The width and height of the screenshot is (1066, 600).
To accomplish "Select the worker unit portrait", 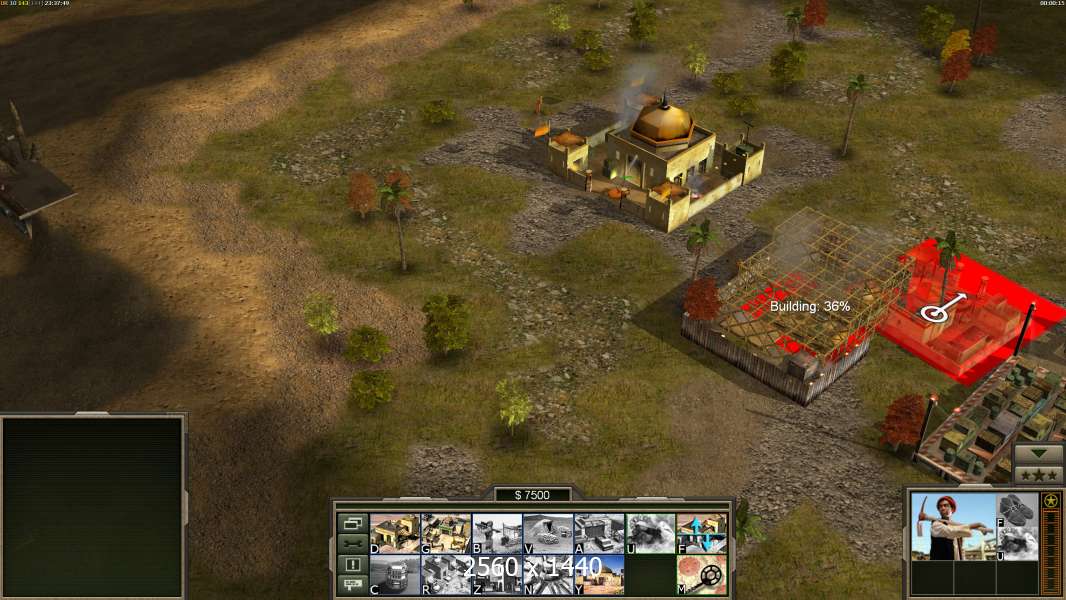I will pyautogui.click(x=952, y=526).
